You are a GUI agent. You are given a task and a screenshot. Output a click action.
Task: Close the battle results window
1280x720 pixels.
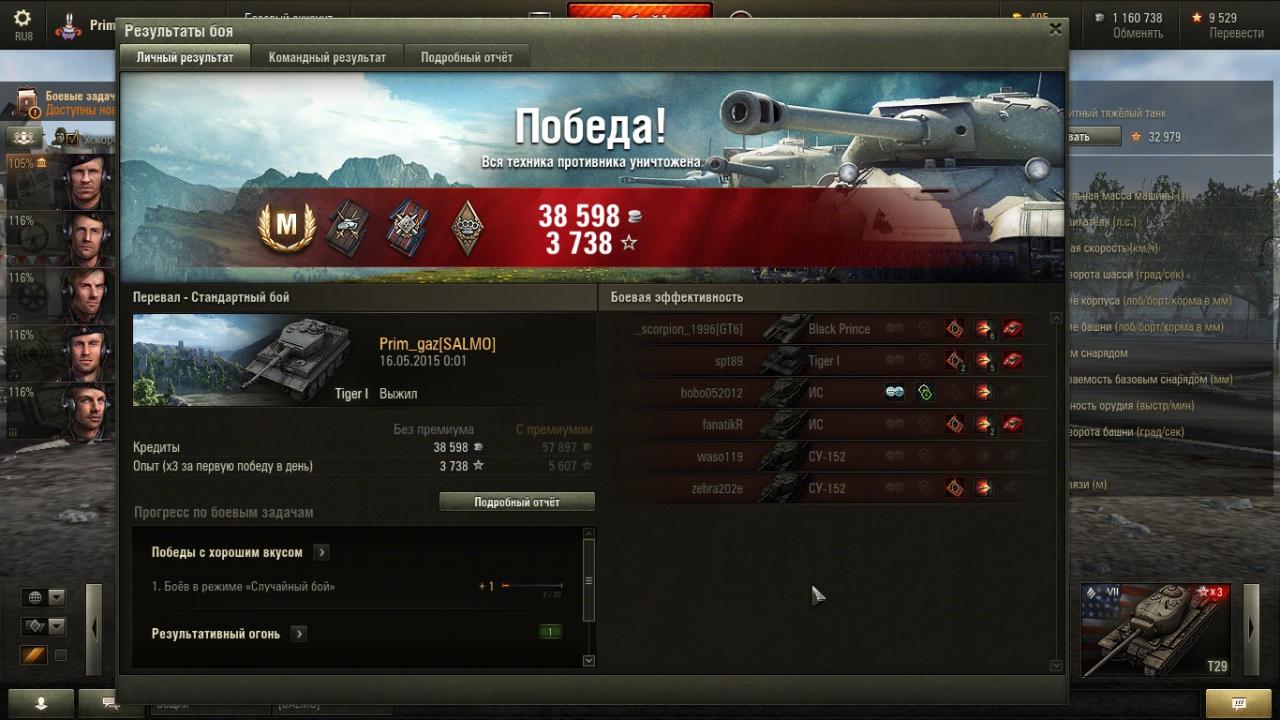click(x=1055, y=30)
